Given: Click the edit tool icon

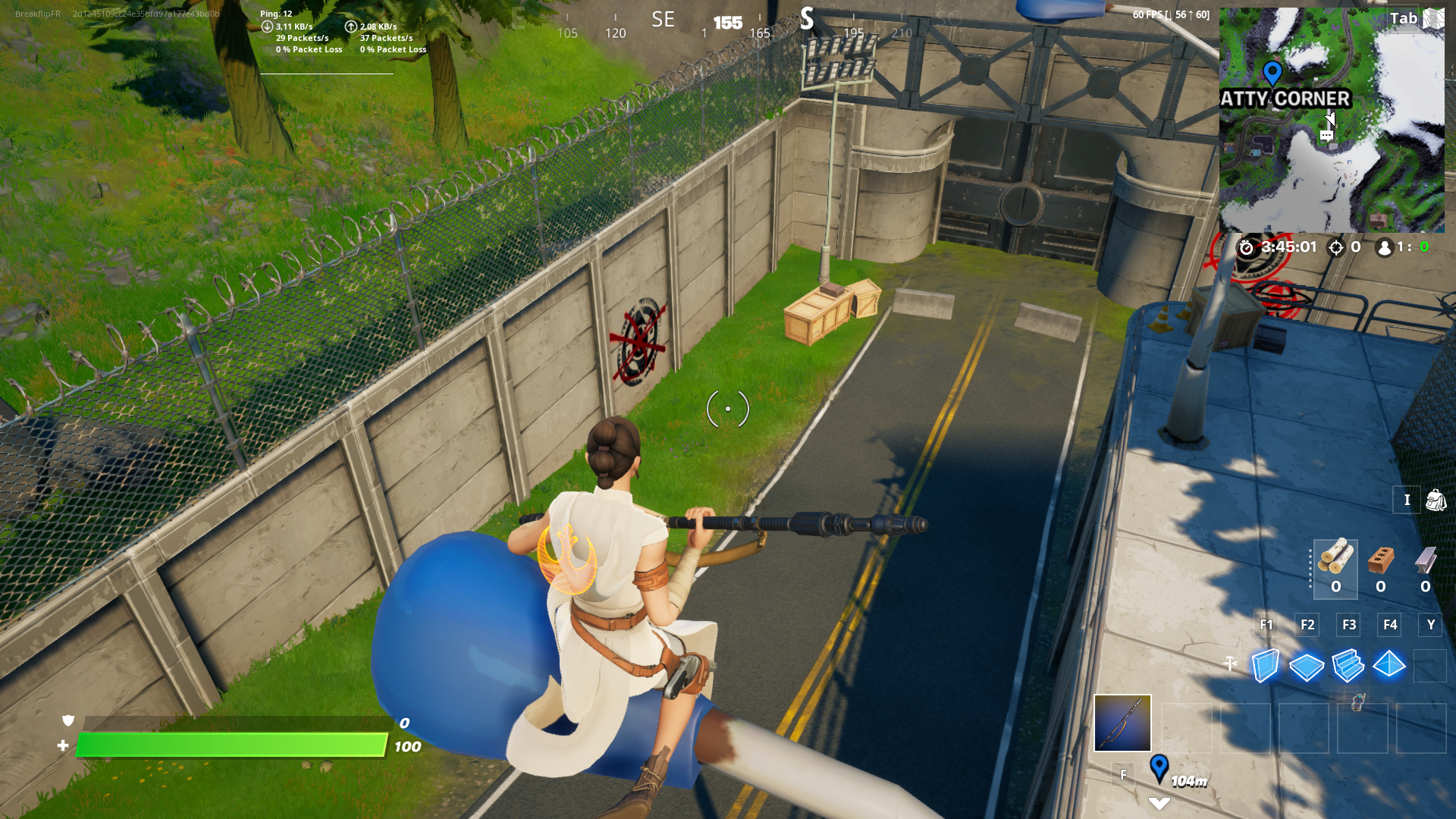Looking at the screenshot, I should [x=1231, y=661].
